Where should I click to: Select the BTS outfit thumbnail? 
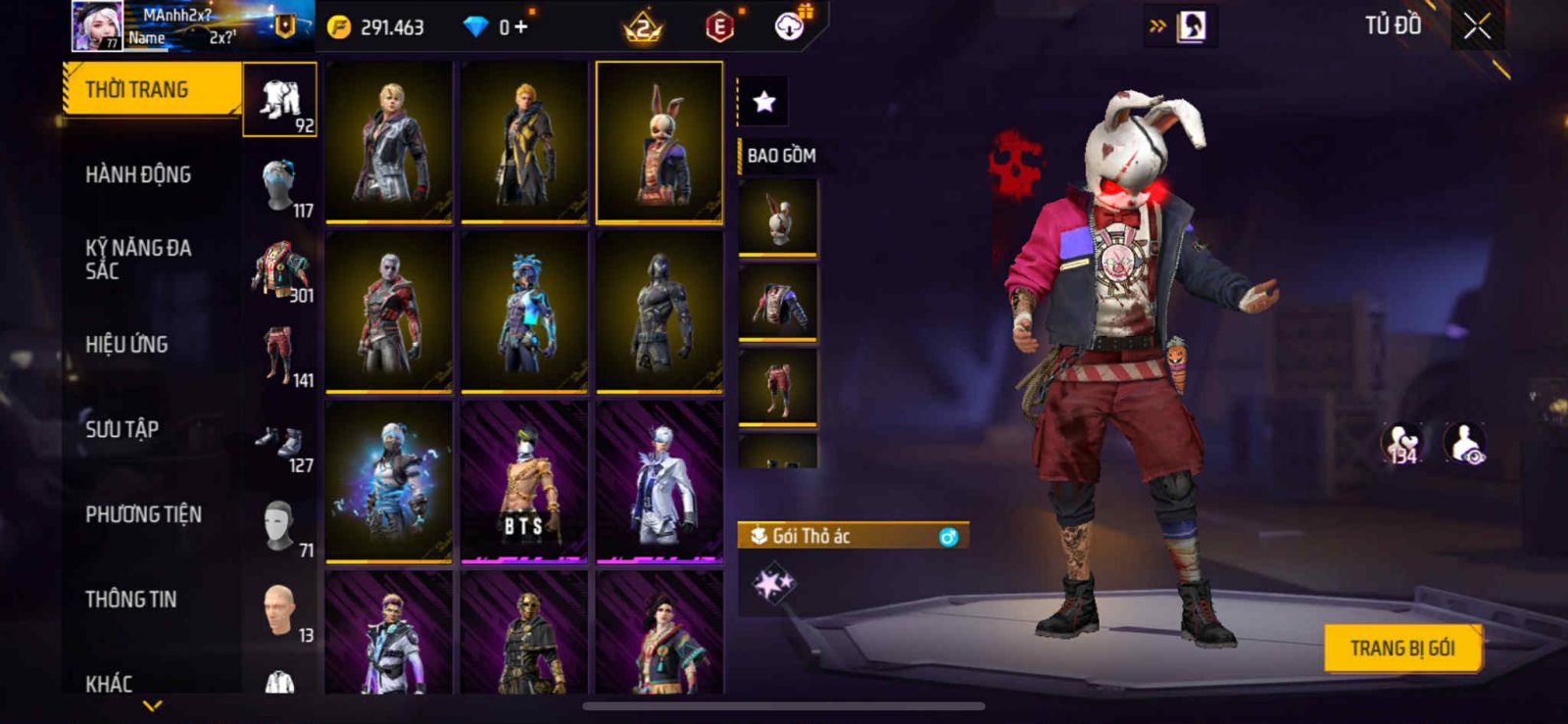click(524, 482)
